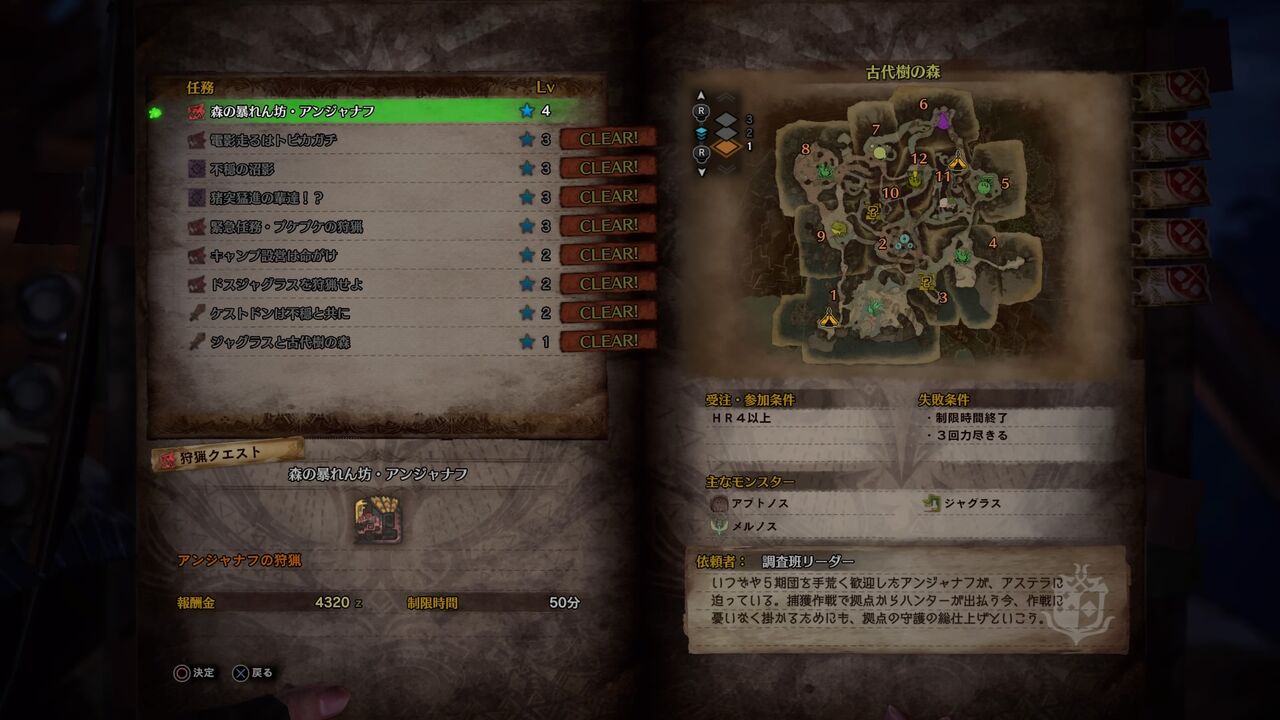Click the upward double chevron above the layer diamonds
Viewport: 1280px width, 720px height.
(725, 96)
